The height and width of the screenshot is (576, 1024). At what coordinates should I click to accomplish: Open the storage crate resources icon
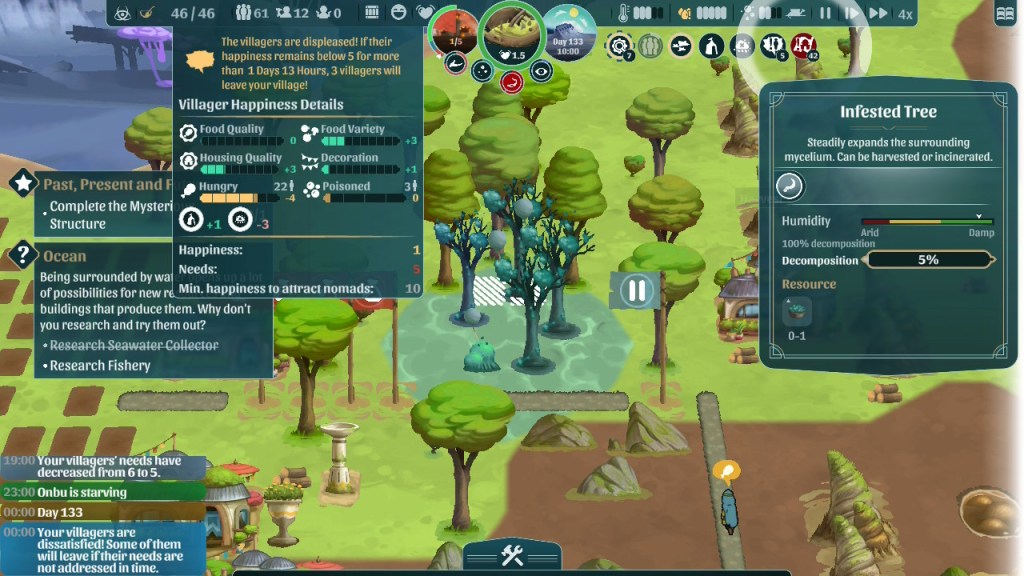coord(372,13)
